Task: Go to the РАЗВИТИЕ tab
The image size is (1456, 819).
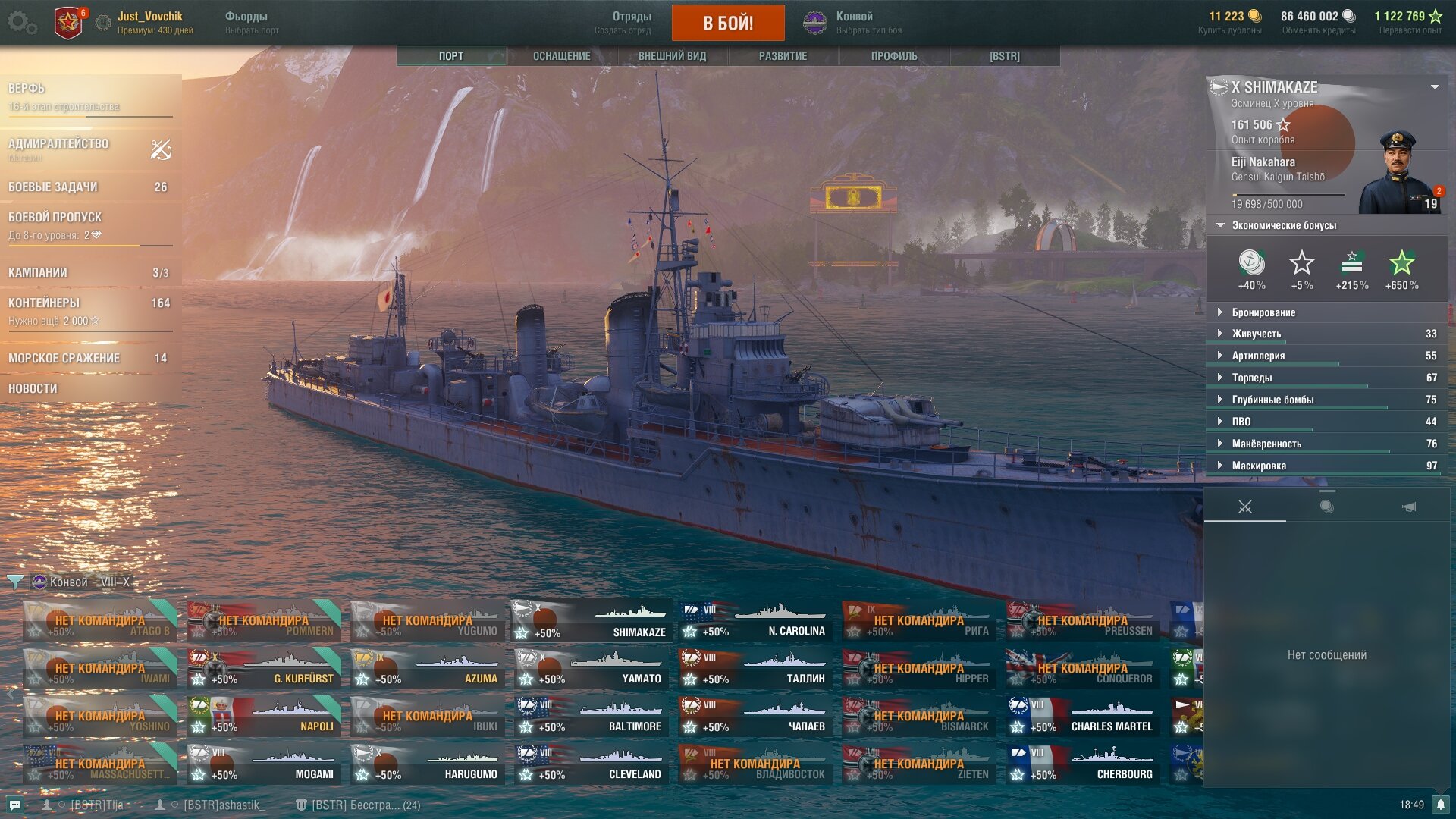Action: tap(783, 56)
